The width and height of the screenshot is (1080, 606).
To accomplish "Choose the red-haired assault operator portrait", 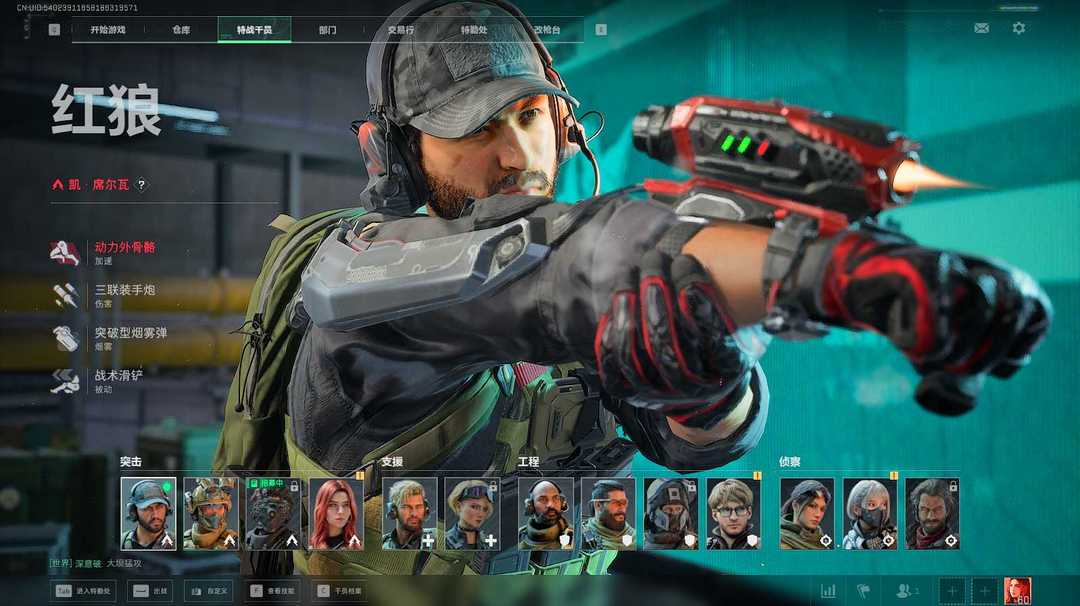I will pos(336,513).
